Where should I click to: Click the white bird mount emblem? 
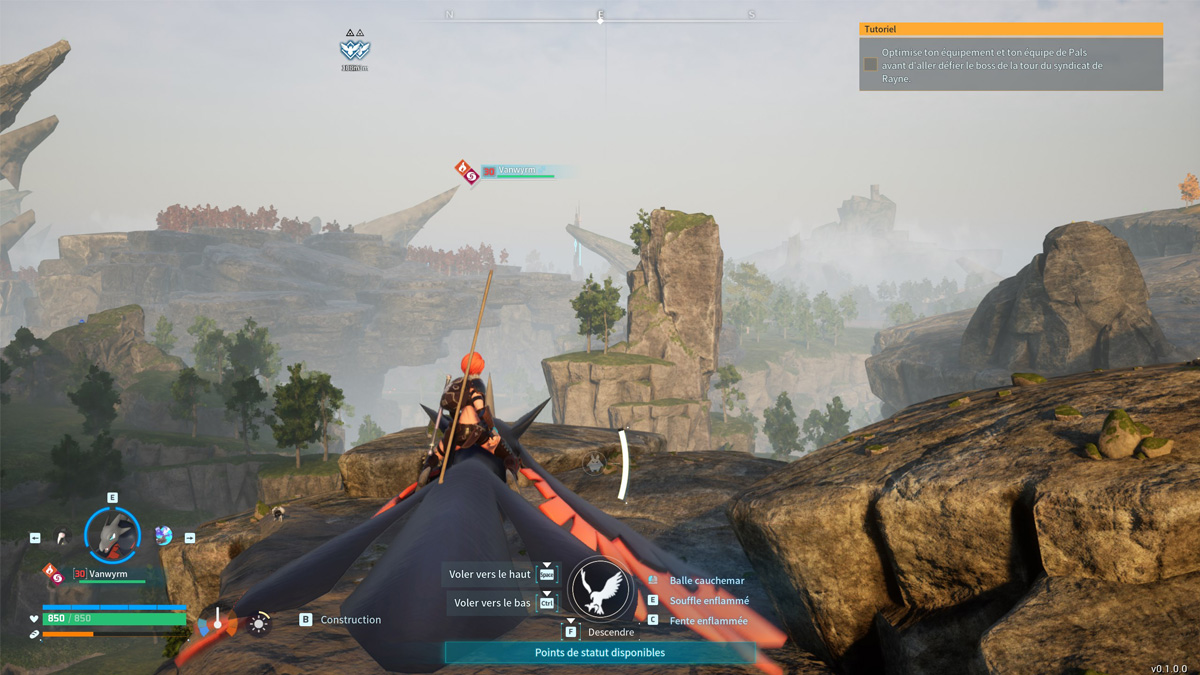click(x=601, y=589)
